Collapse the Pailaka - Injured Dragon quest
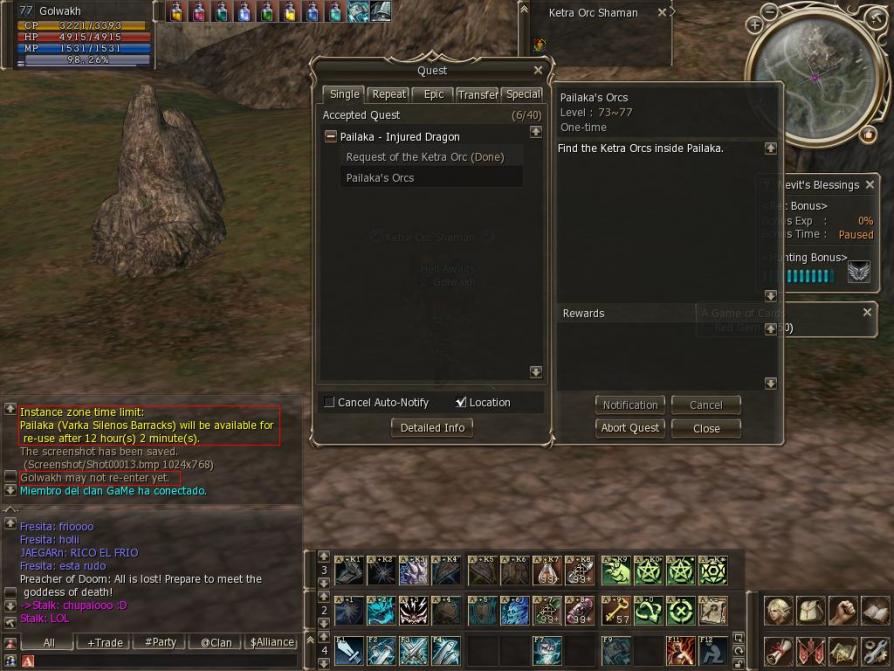The height and width of the screenshot is (671, 894). (331, 137)
